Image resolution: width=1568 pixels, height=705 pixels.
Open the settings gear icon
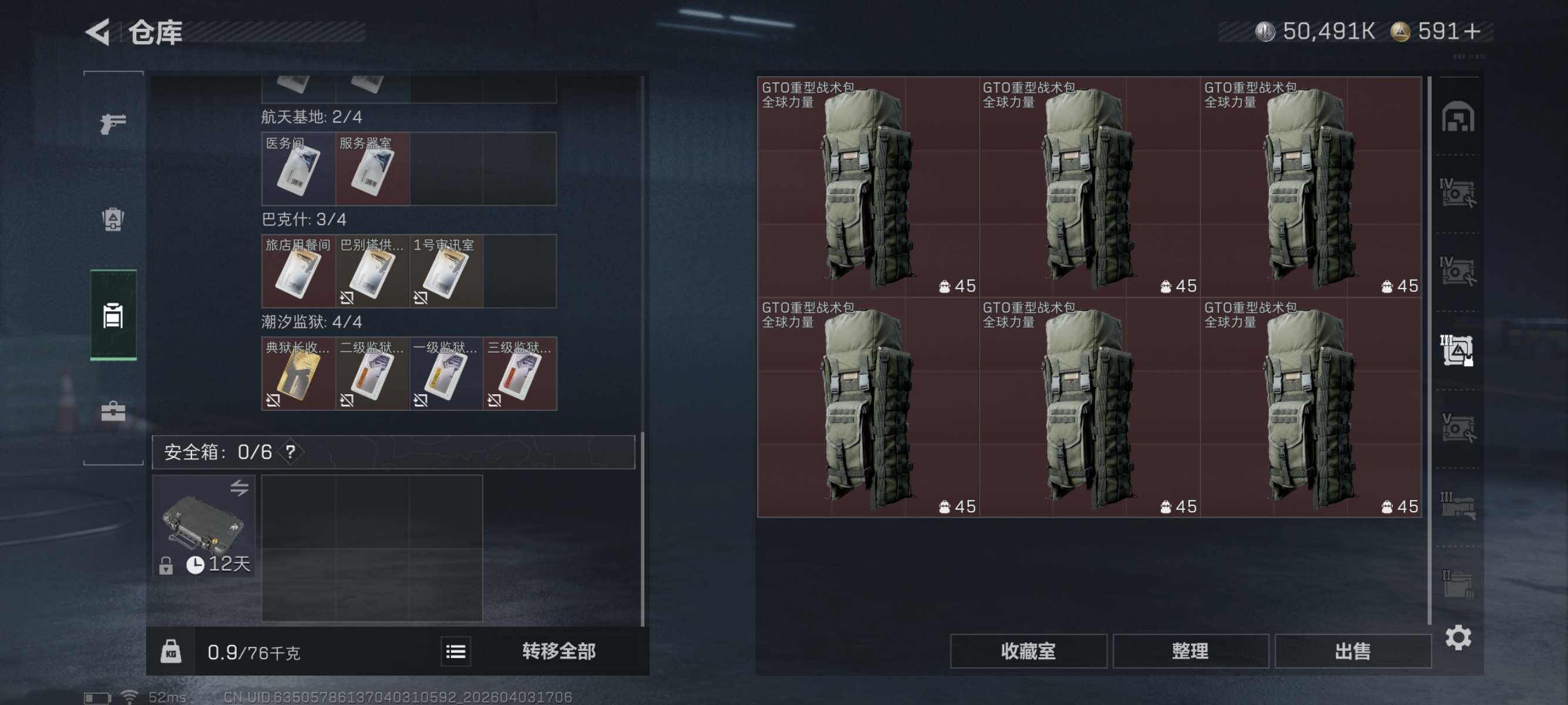point(1460,637)
